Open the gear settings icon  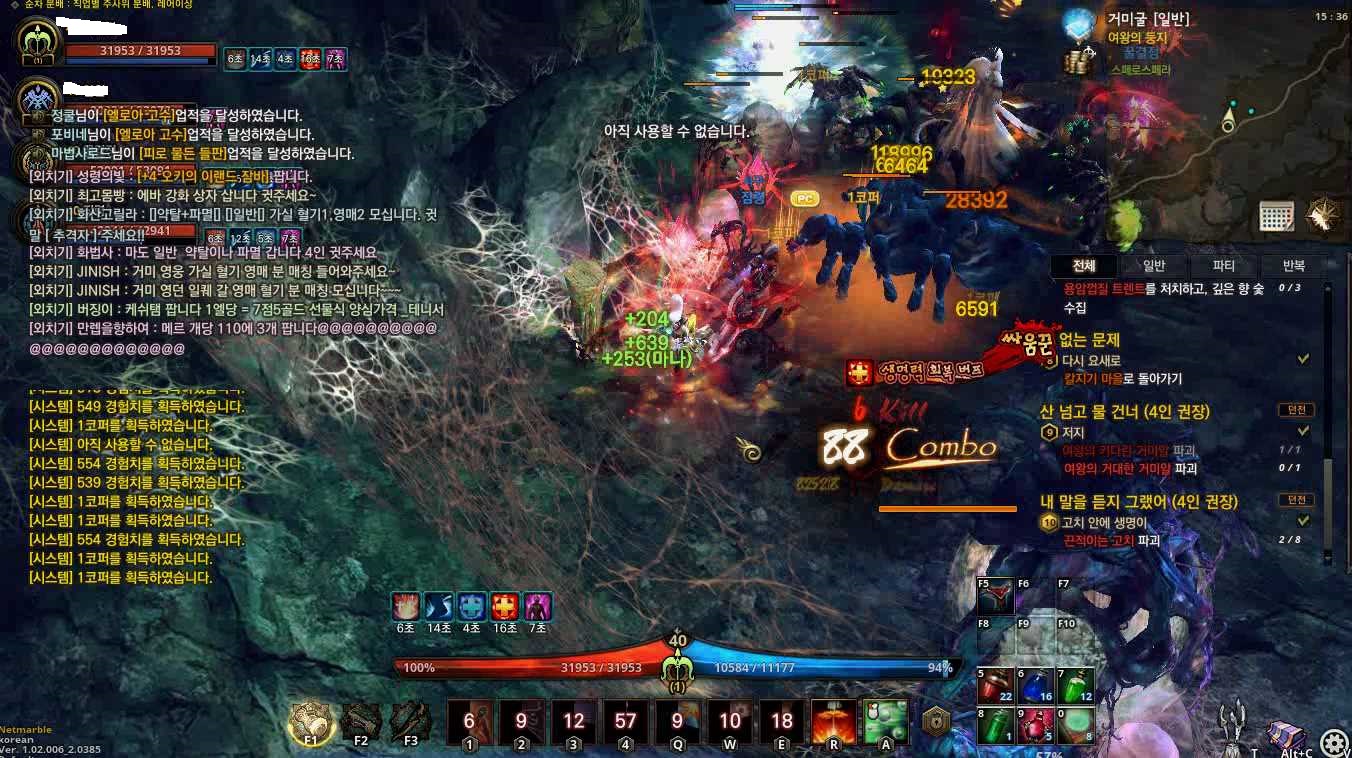(x=1332, y=742)
